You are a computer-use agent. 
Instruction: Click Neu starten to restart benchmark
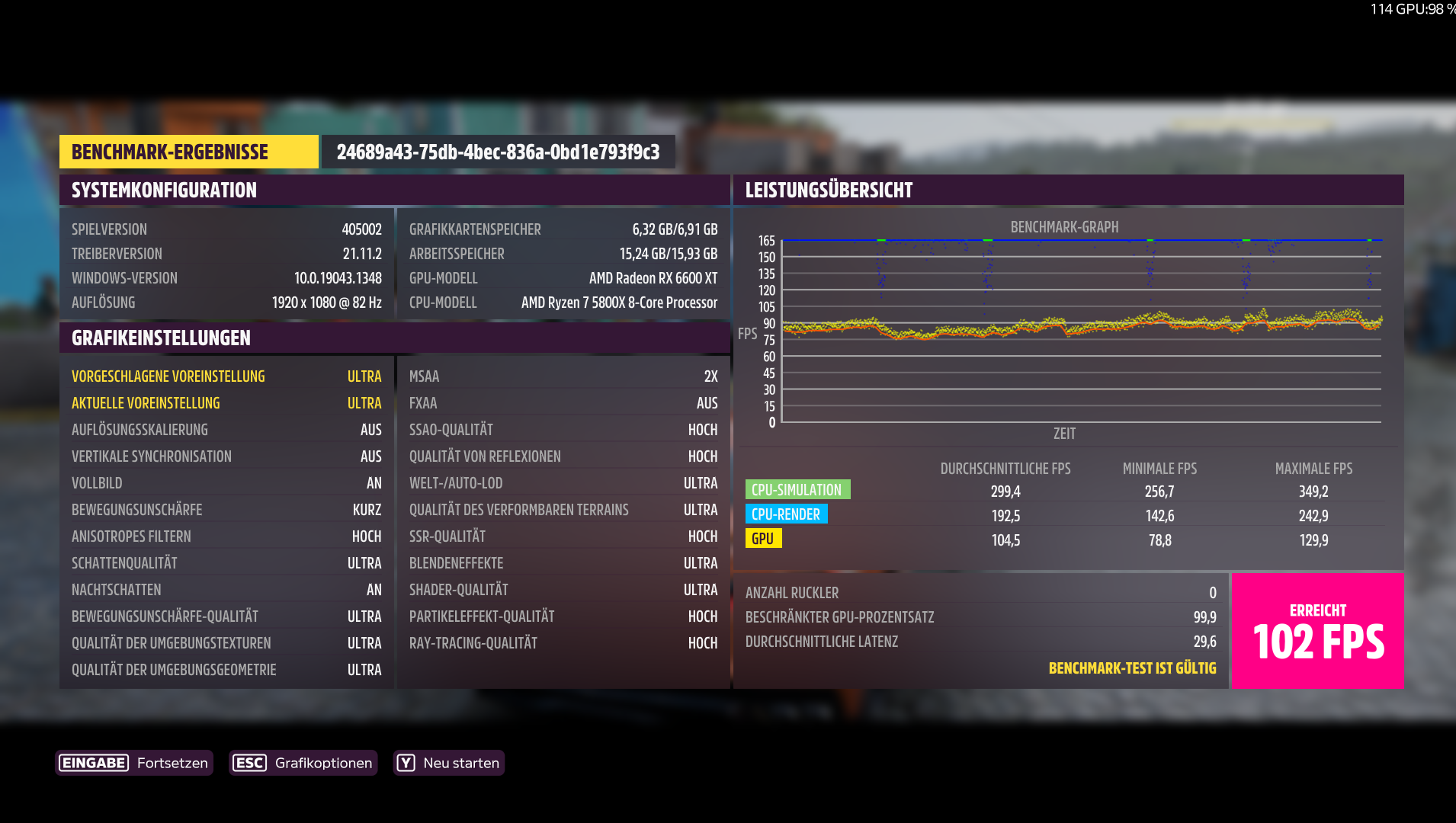(x=461, y=762)
